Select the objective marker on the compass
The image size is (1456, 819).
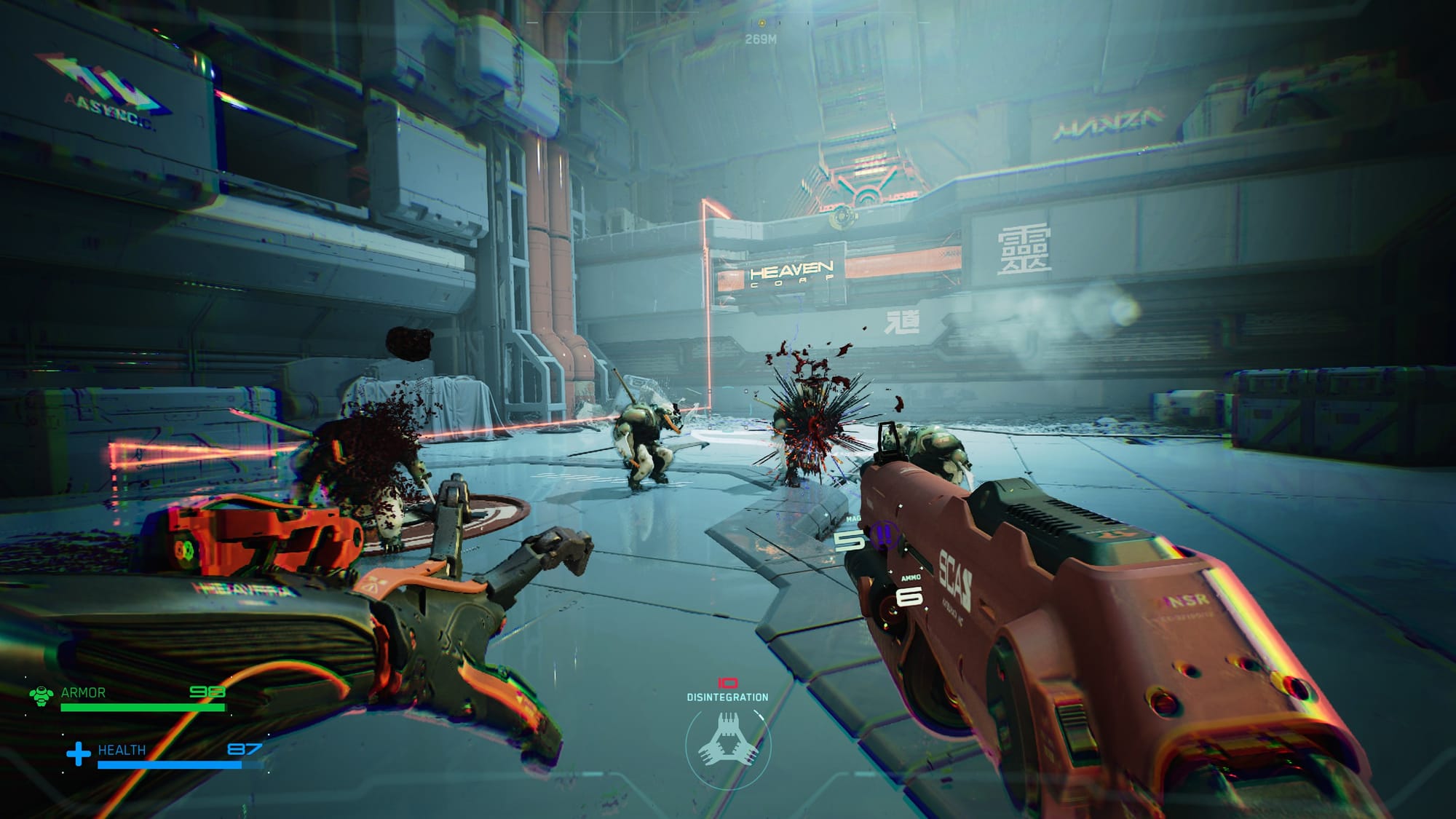(761, 23)
